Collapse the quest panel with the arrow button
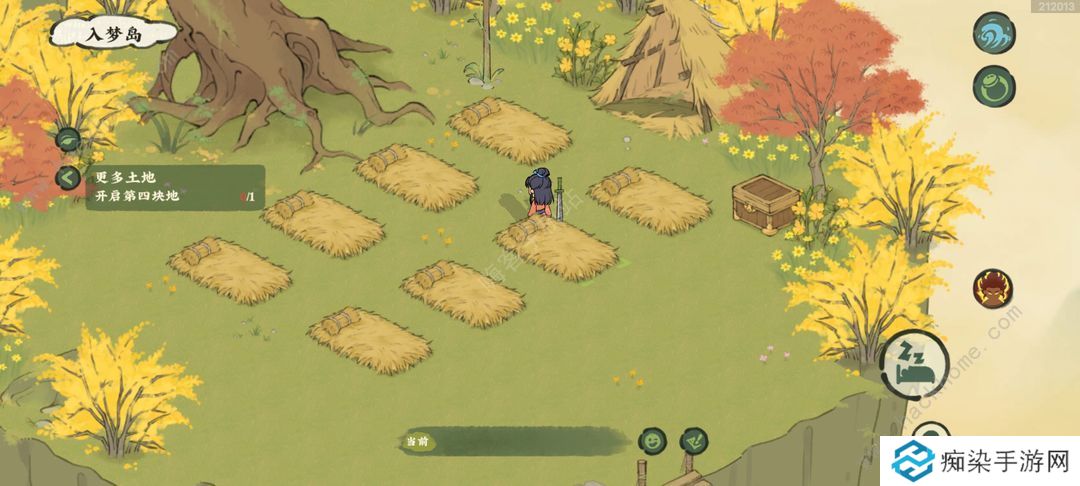Viewport: 1080px width, 486px height. click(68, 178)
